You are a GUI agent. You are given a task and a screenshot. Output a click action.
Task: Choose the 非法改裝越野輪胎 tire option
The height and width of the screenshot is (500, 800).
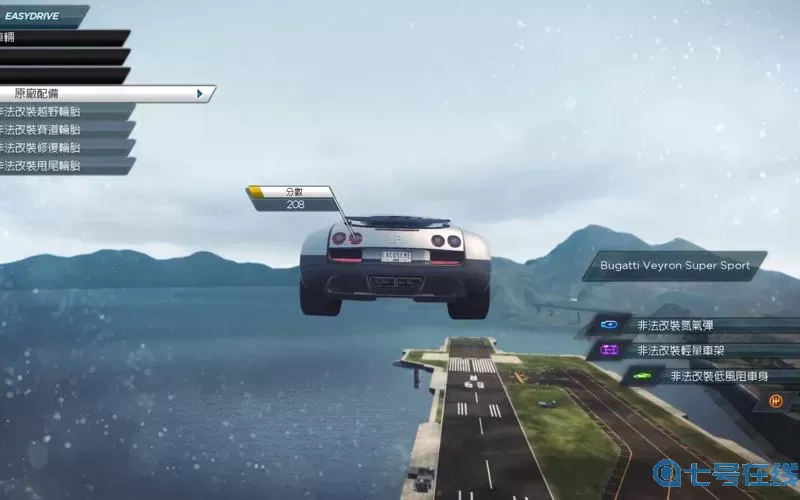(x=60, y=111)
